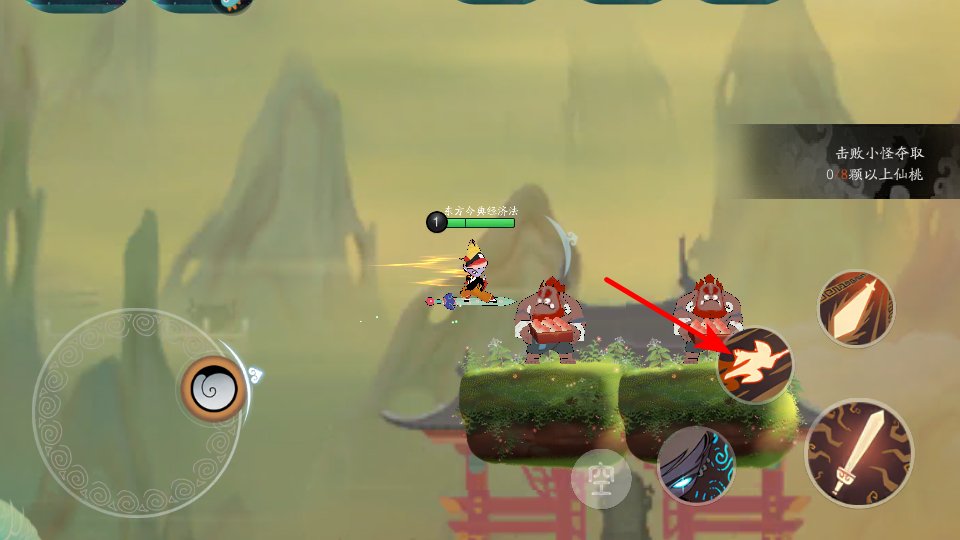Use the spear thrust skill icon

coord(856,309)
